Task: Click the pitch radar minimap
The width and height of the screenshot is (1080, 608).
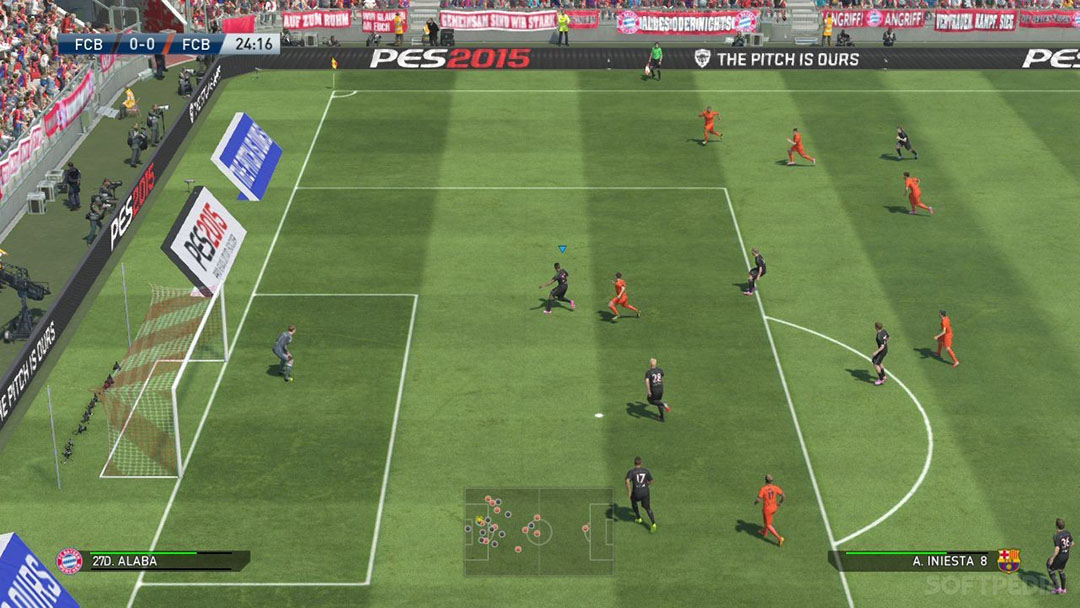Action: (x=539, y=531)
